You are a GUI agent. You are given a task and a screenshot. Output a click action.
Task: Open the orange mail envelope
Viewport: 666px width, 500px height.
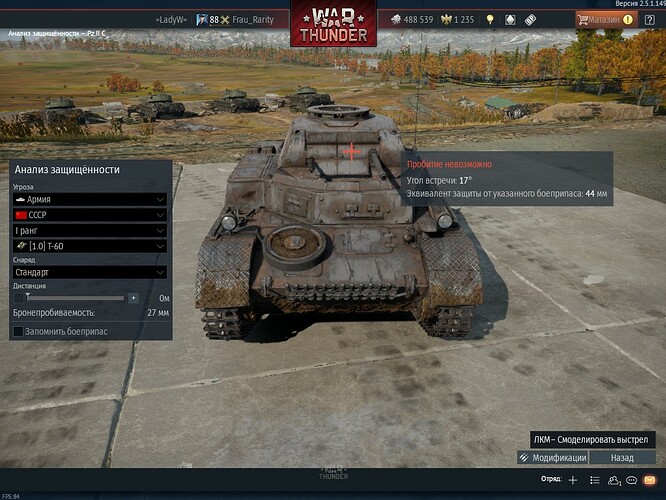[650, 480]
